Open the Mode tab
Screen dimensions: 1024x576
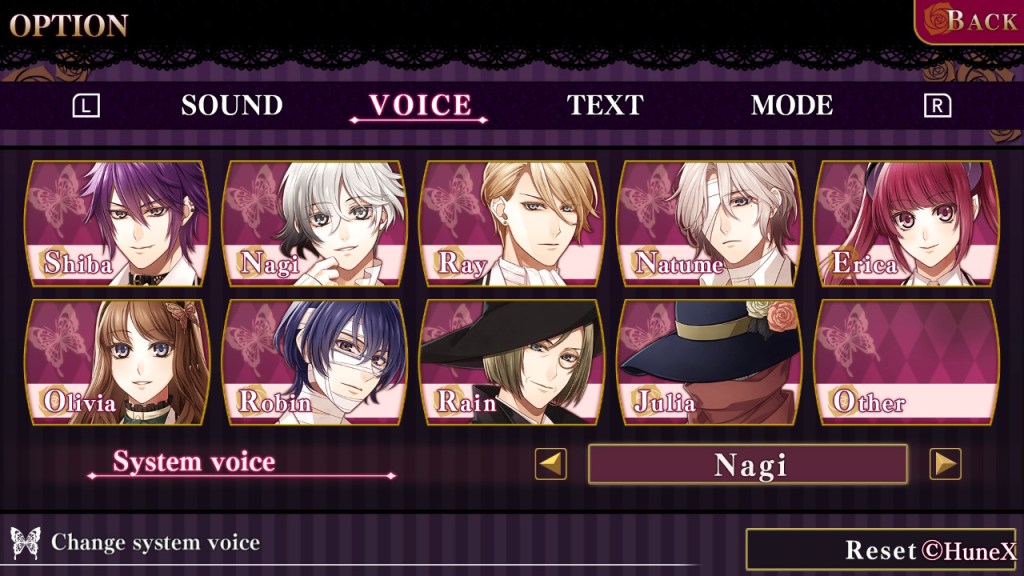click(792, 106)
